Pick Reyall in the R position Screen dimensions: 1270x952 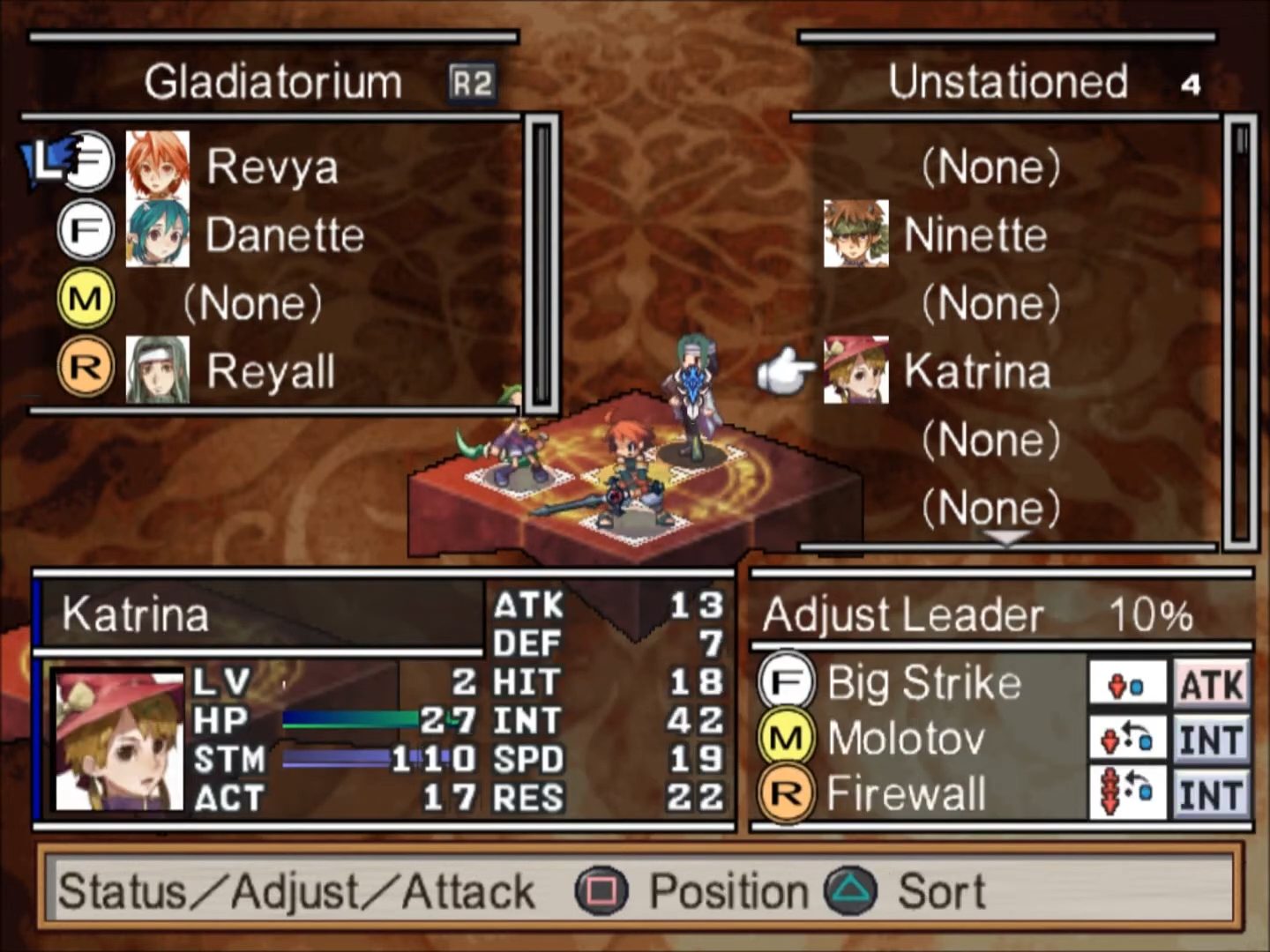coord(270,371)
